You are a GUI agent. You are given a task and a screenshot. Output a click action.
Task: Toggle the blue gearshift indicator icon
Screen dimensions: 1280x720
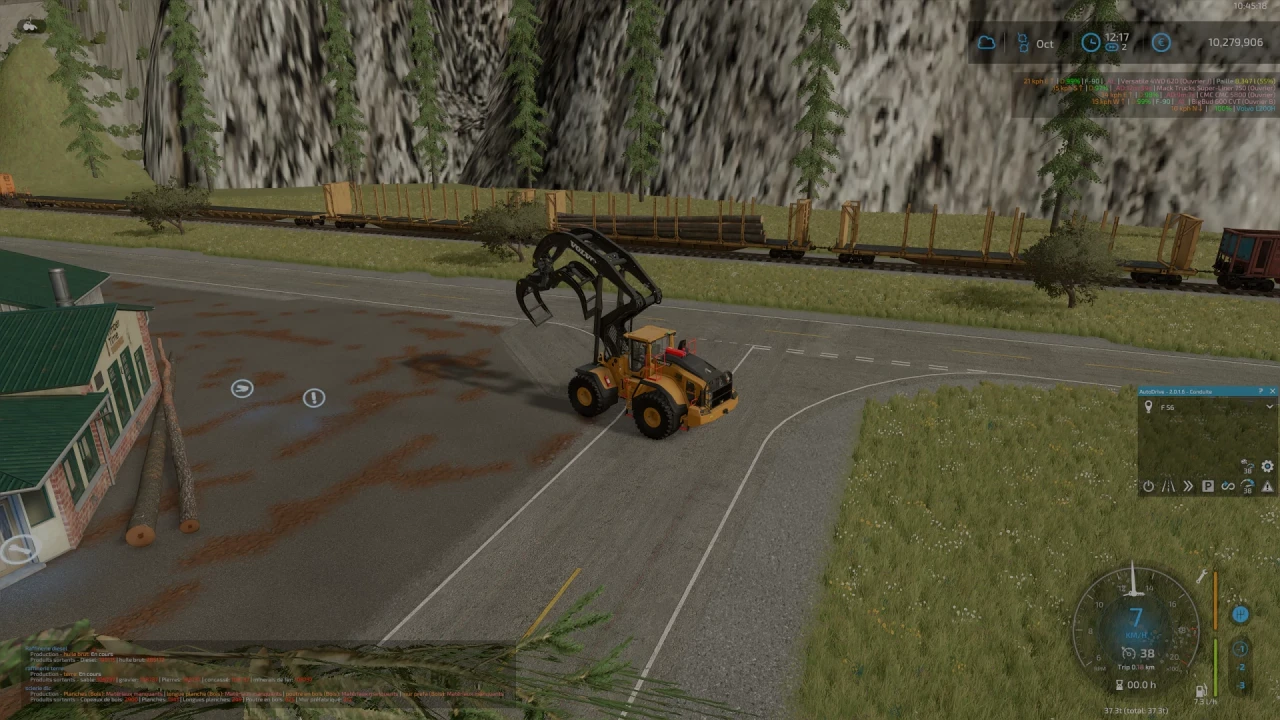[x=1240, y=614]
